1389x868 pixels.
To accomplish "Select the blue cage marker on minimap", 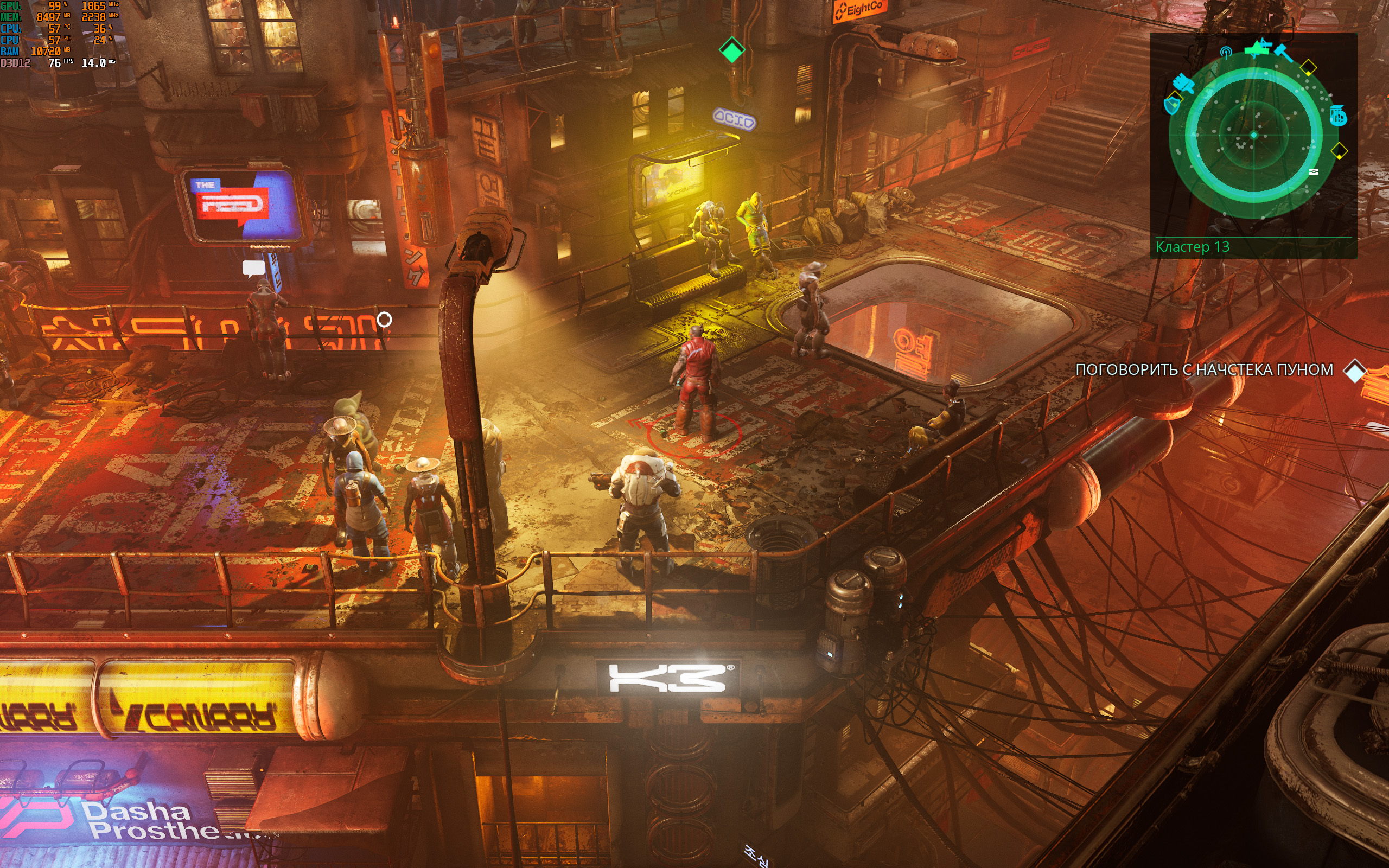I will click(1338, 116).
